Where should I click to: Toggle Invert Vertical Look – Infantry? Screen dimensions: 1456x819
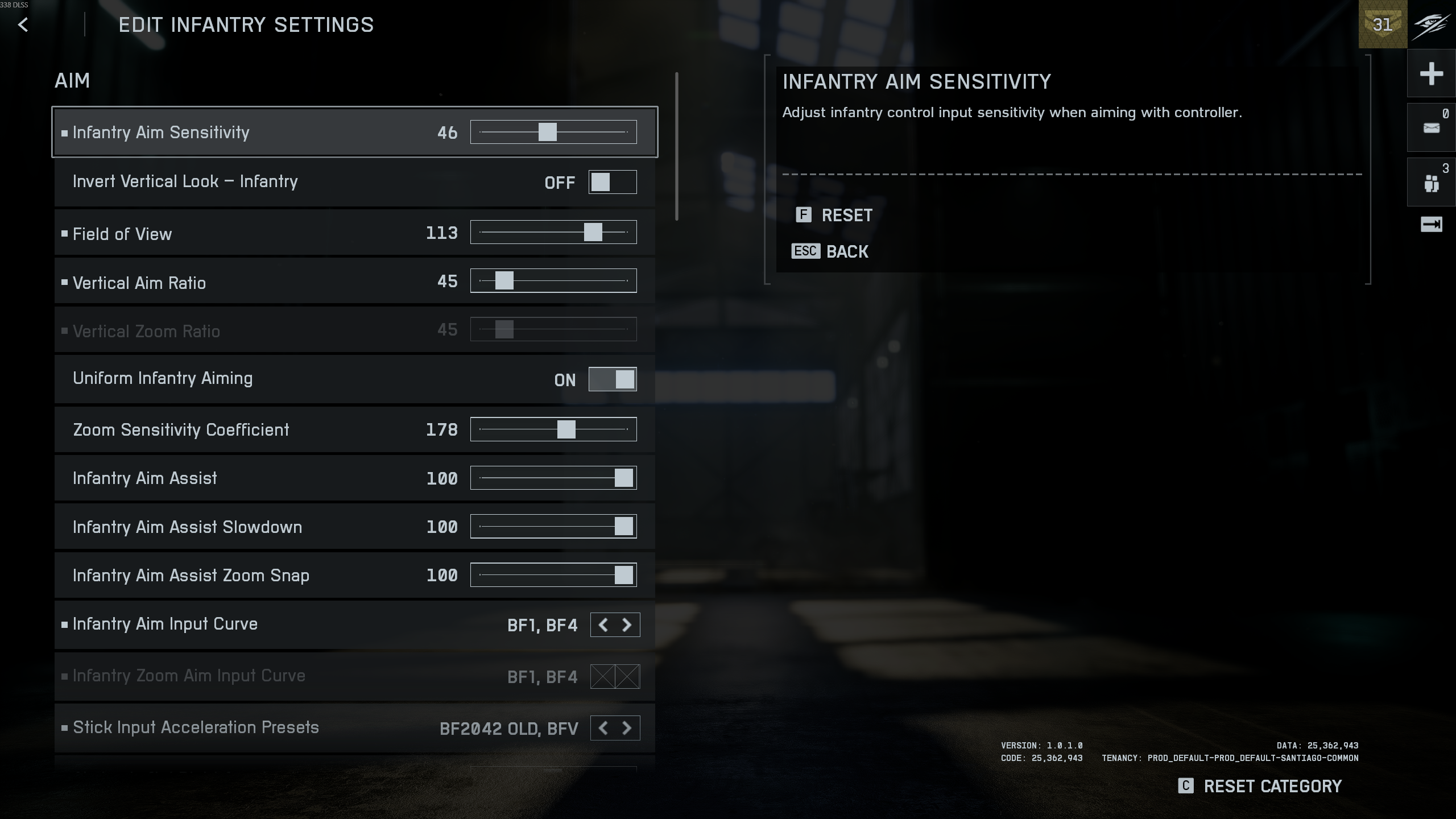(x=612, y=183)
